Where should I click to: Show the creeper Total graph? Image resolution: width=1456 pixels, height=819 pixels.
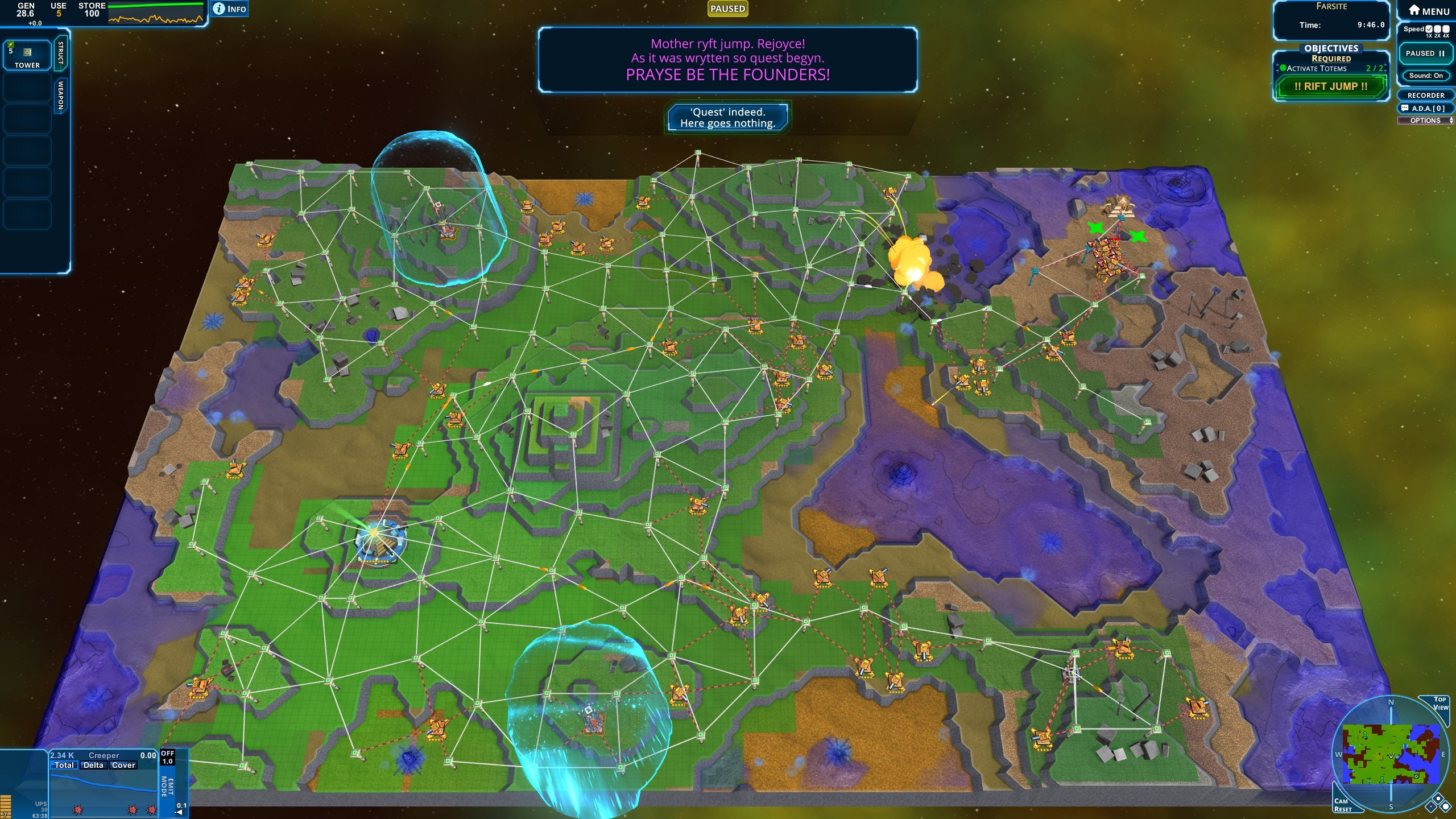coord(64,766)
